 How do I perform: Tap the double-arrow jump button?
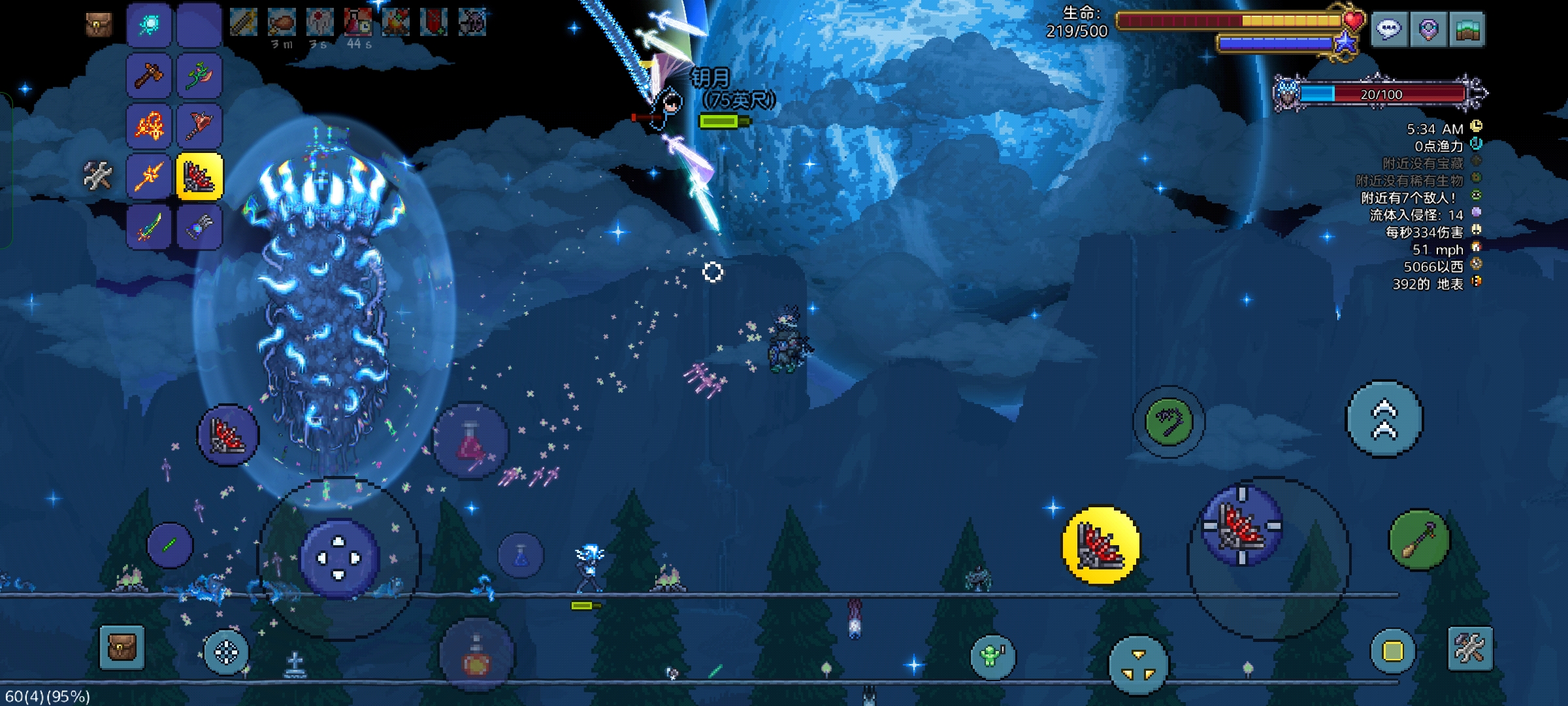[1384, 419]
